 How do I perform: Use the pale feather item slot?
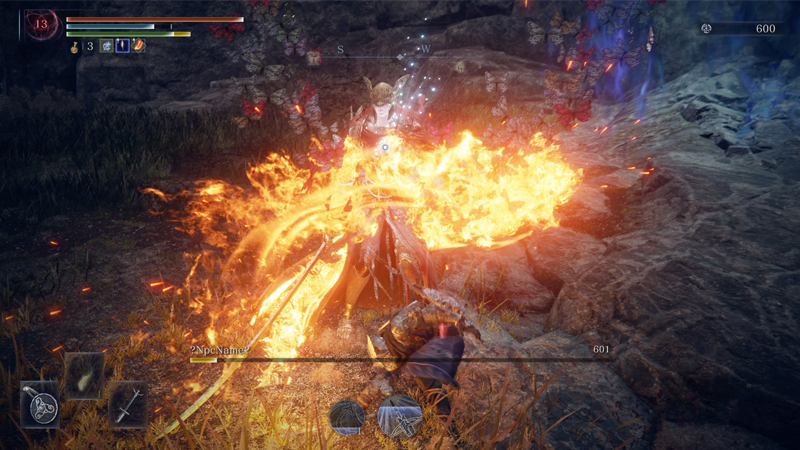[84, 375]
